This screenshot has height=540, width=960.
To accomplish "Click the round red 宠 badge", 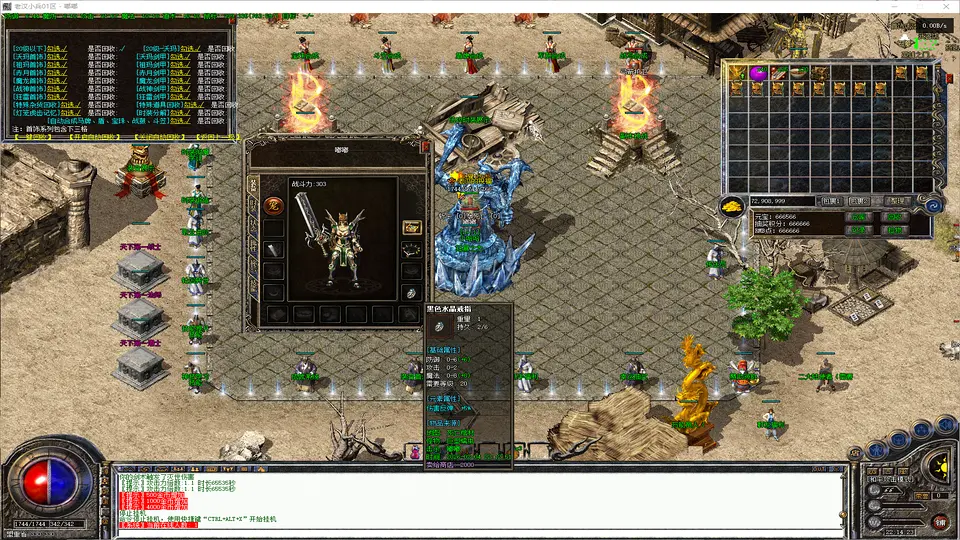I will (x=272, y=205).
